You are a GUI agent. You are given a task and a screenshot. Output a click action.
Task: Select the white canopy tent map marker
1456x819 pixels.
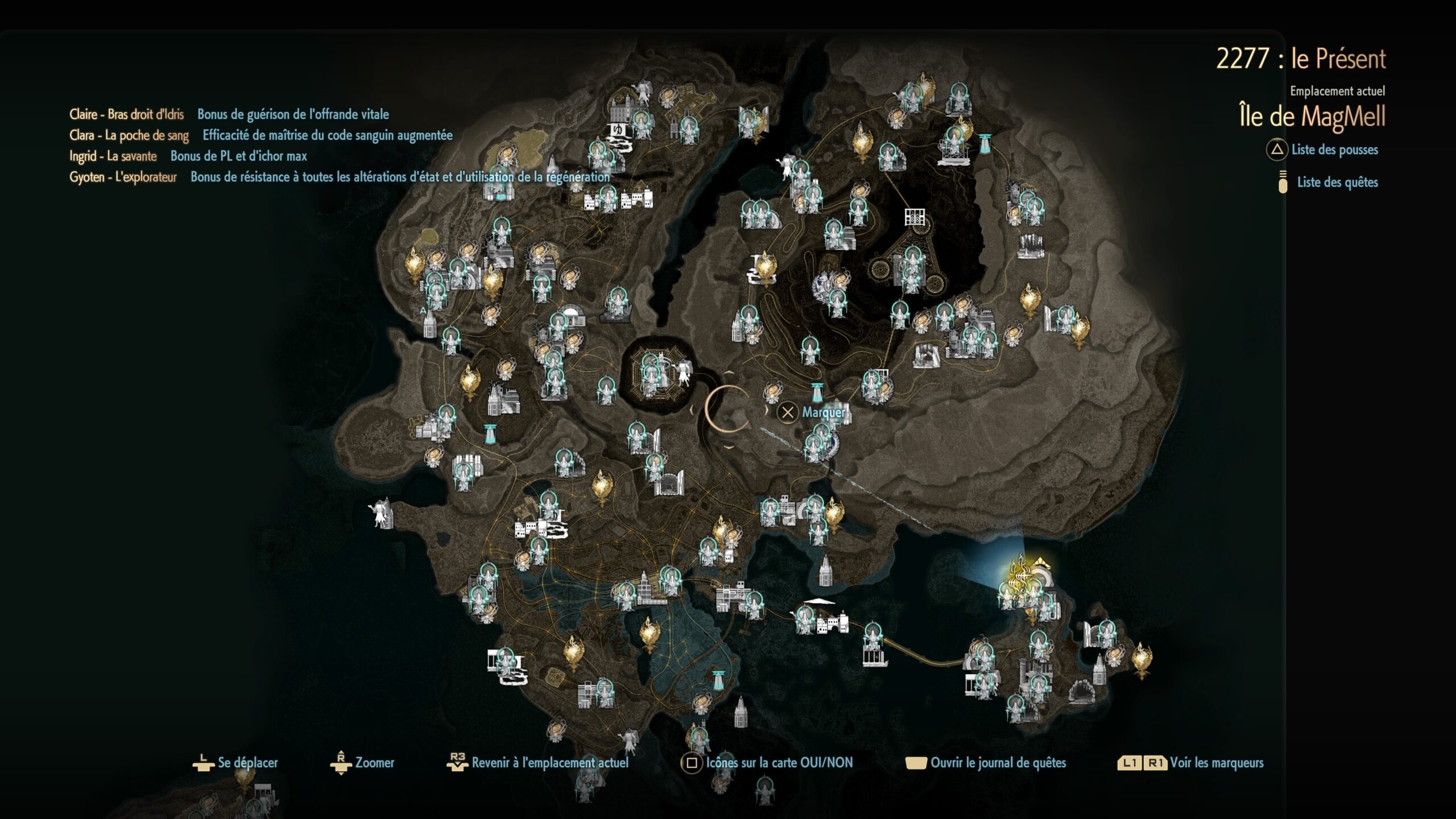[x=820, y=602]
